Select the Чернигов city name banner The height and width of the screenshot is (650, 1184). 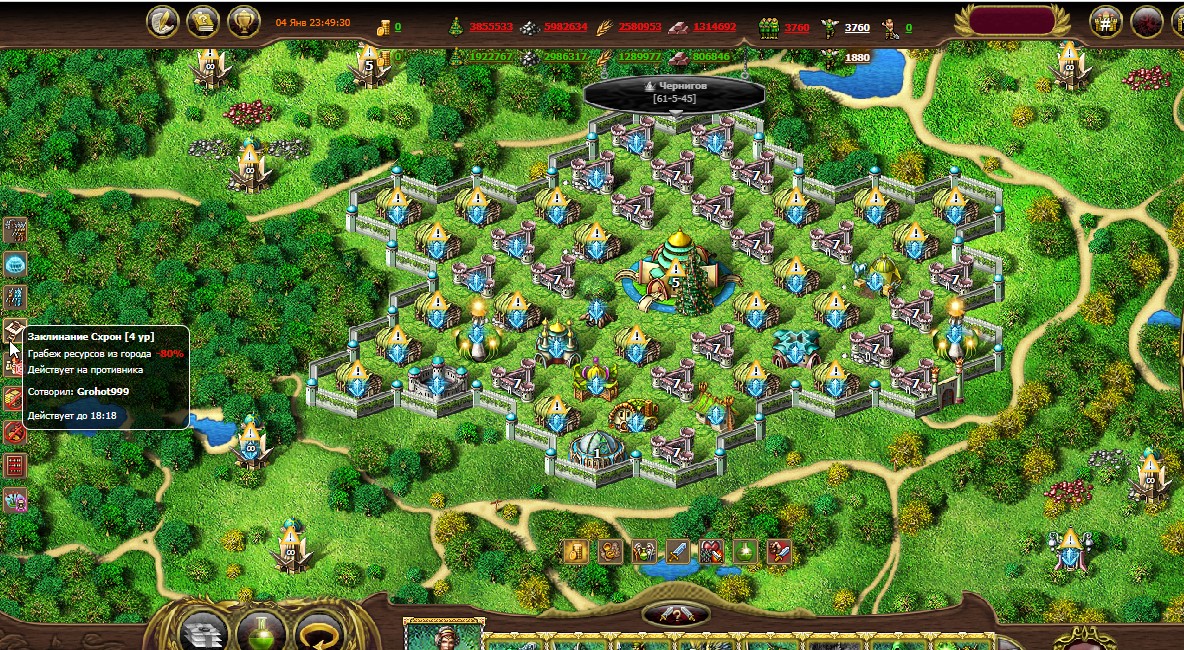click(675, 92)
